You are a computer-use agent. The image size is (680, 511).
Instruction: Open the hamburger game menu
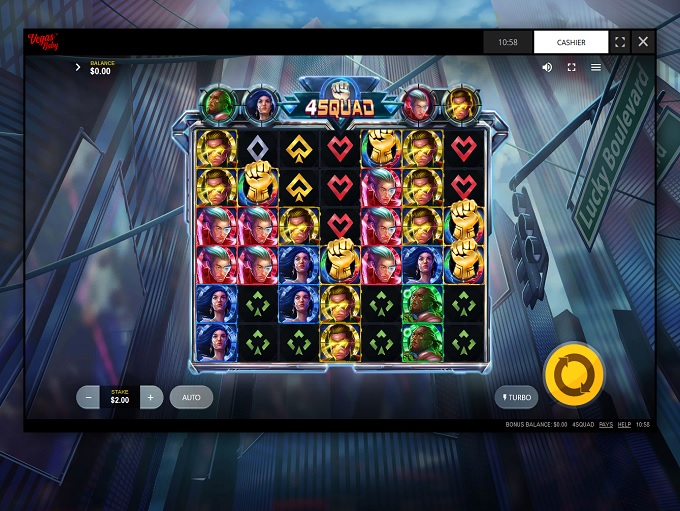[596, 67]
